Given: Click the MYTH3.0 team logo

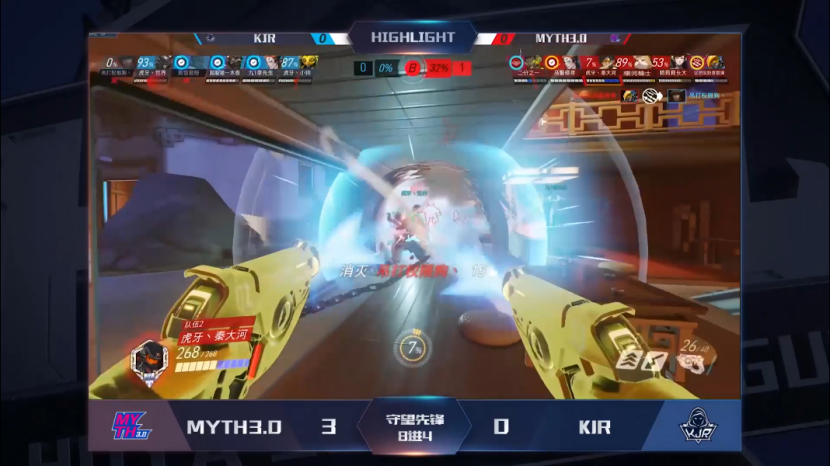Looking at the screenshot, I should click(130, 426).
